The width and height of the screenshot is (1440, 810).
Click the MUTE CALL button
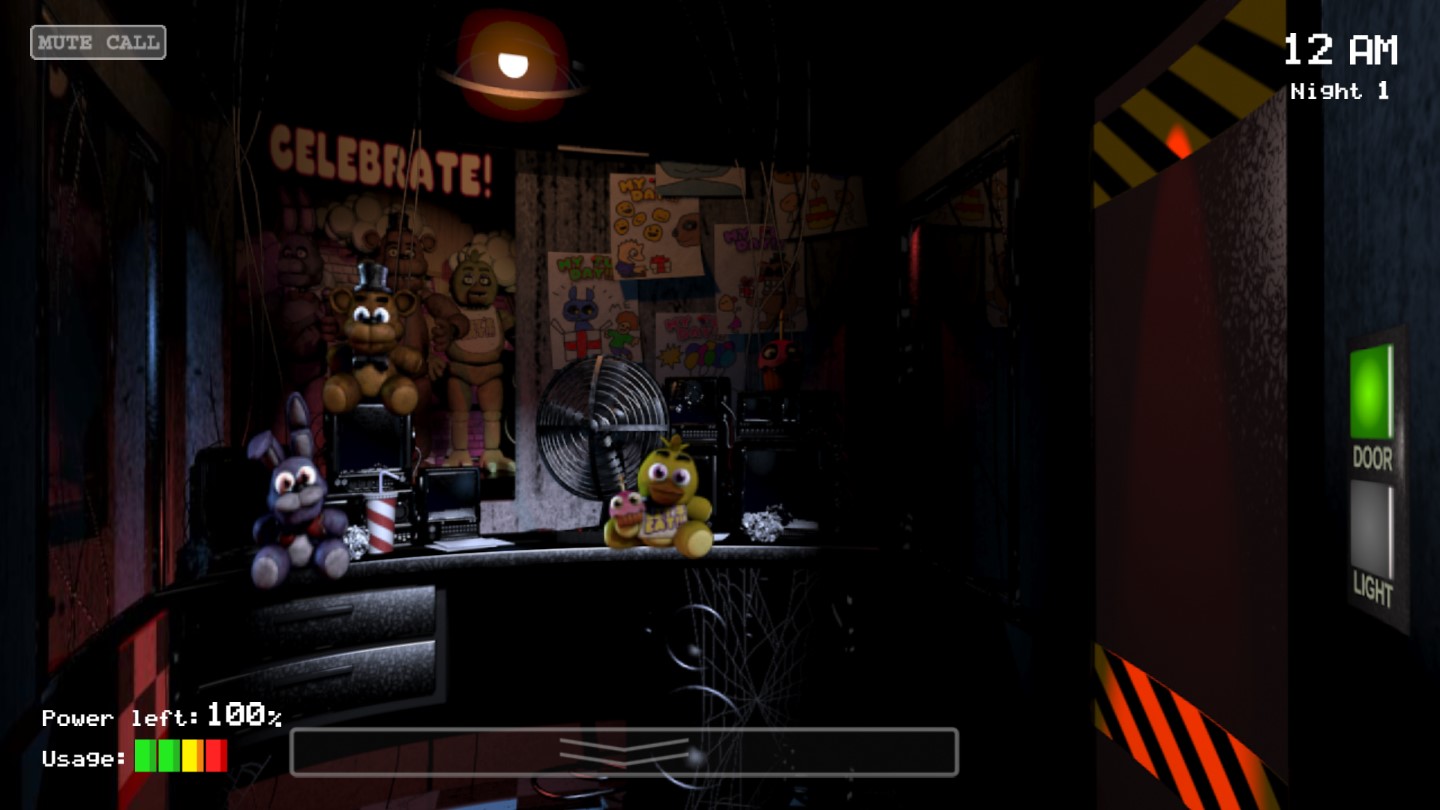[97, 42]
